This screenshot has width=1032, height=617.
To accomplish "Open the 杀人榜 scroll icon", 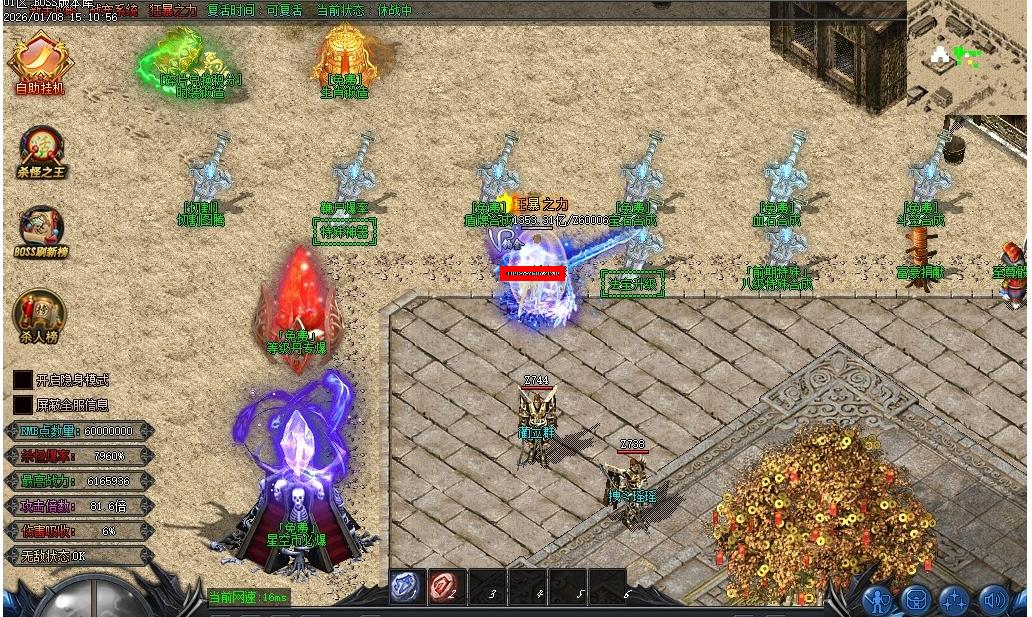I will (40, 314).
